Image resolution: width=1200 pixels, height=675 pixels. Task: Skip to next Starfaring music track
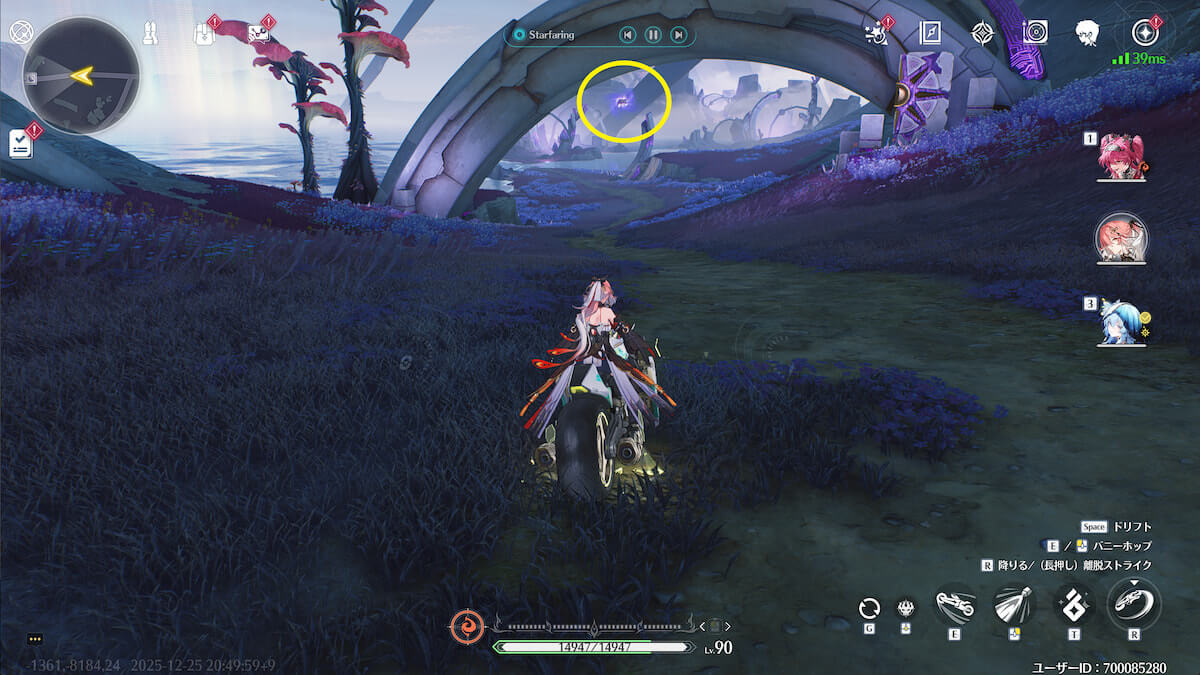tap(679, 35)
